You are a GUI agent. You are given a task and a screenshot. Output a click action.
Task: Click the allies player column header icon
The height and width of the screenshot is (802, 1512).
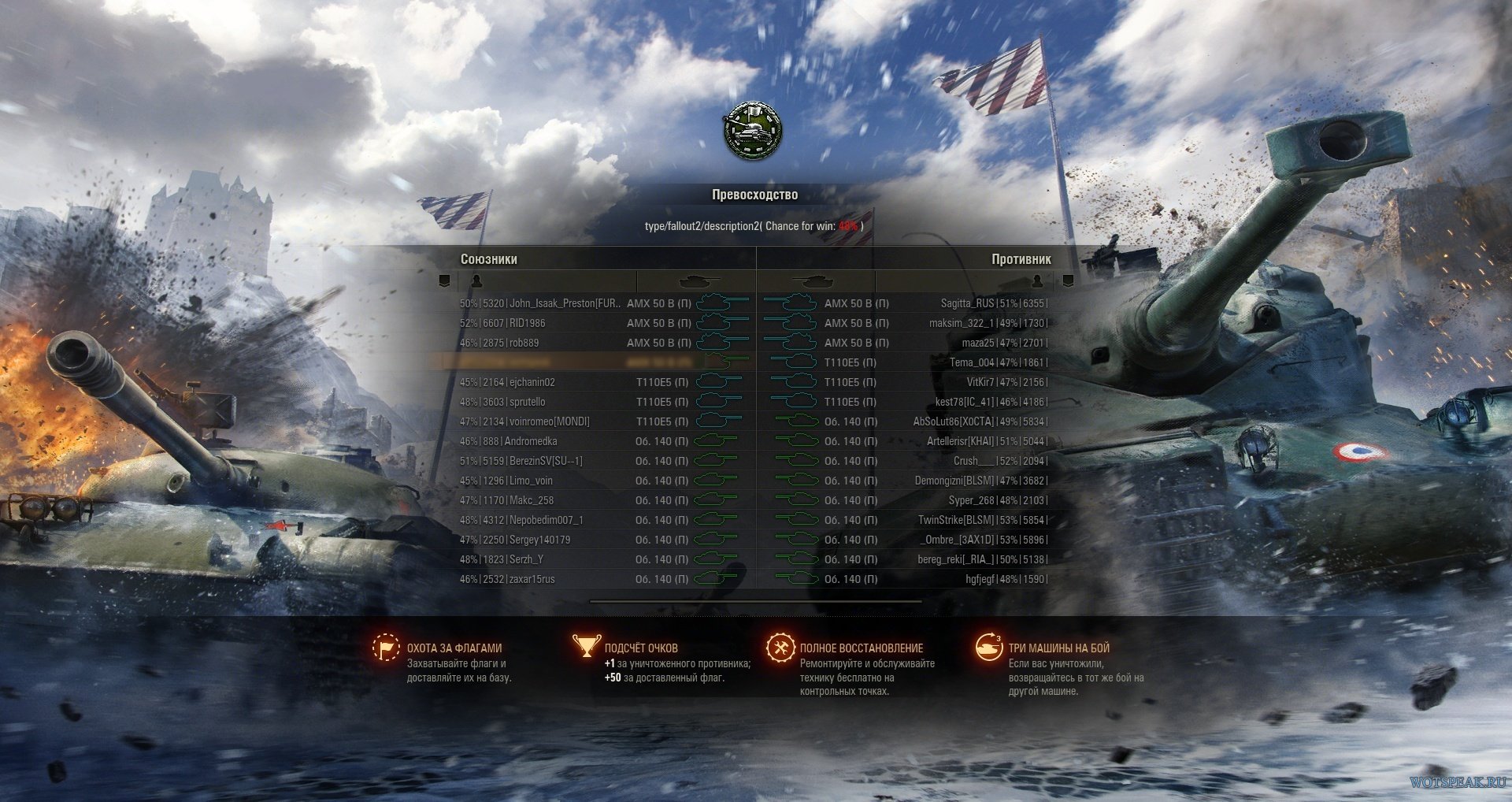[476, 280]
